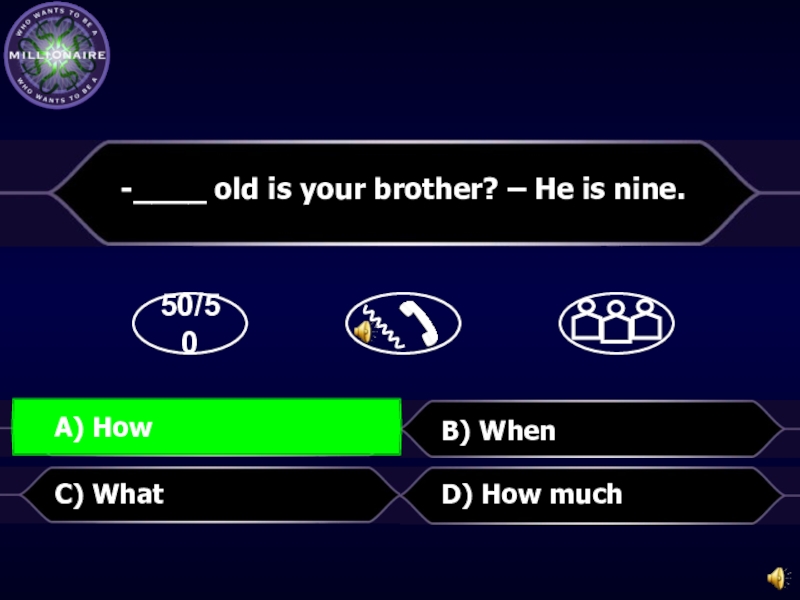
Task: Select answer B) When
Action: (x=590, y=431)
